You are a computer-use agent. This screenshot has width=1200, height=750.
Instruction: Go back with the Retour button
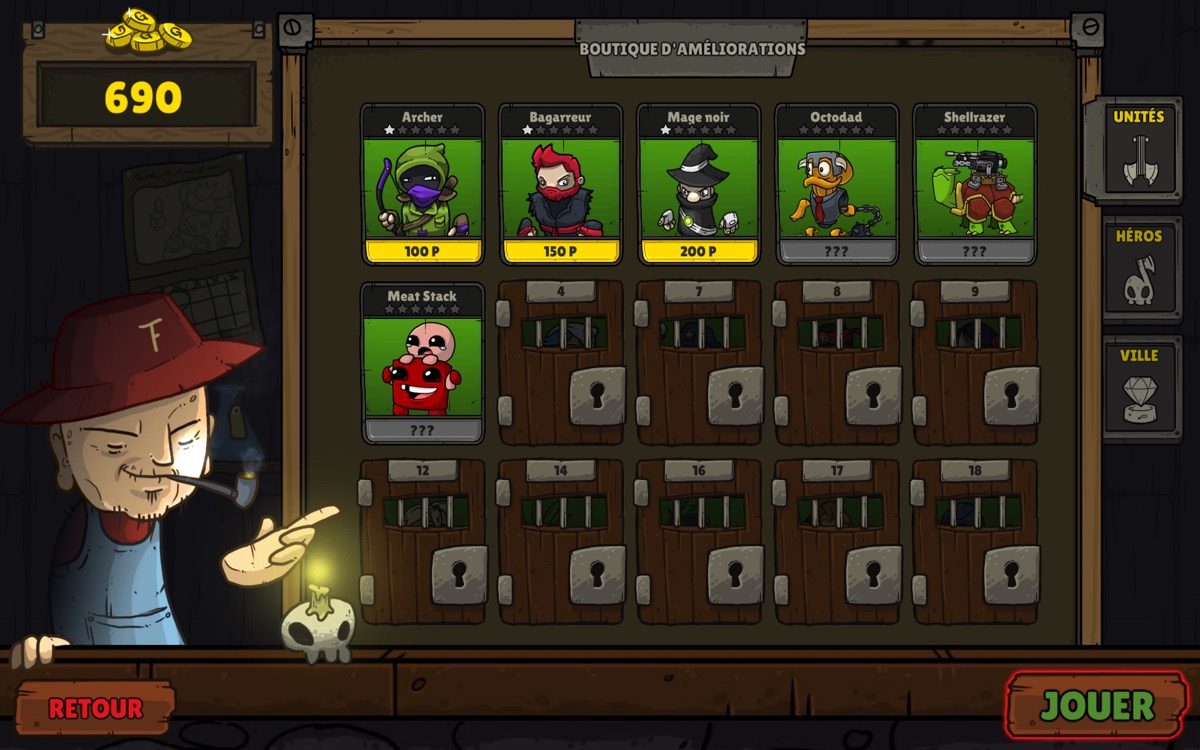pos(95,708)
